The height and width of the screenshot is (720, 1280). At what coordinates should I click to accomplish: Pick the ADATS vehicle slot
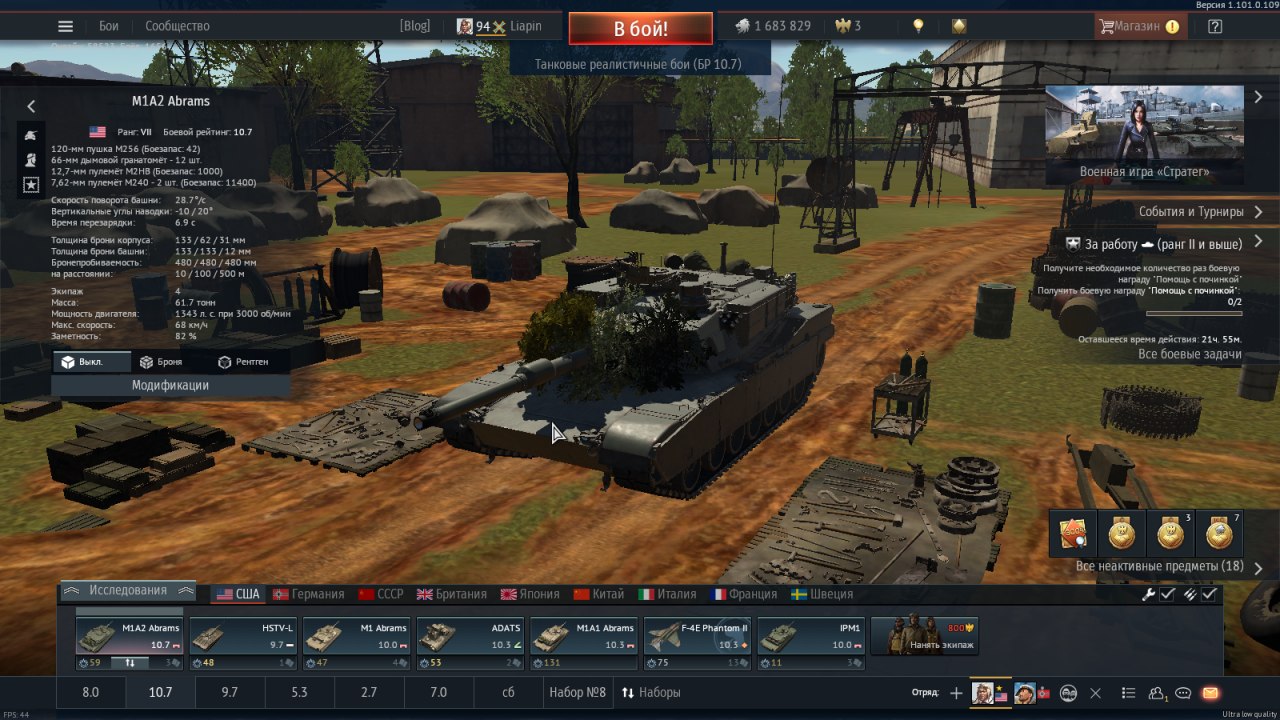[469, 636]
